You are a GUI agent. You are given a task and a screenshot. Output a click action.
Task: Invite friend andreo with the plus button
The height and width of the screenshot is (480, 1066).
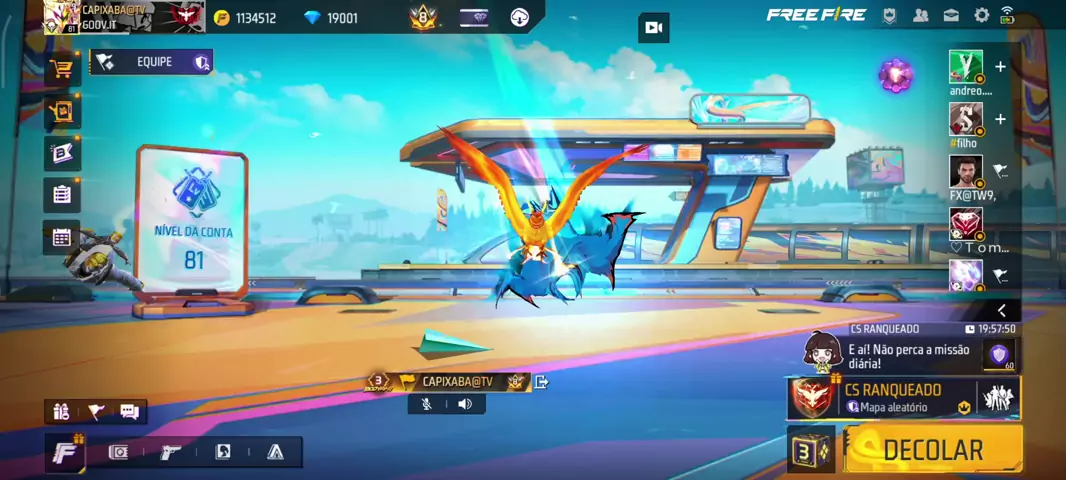point(1000,67)
